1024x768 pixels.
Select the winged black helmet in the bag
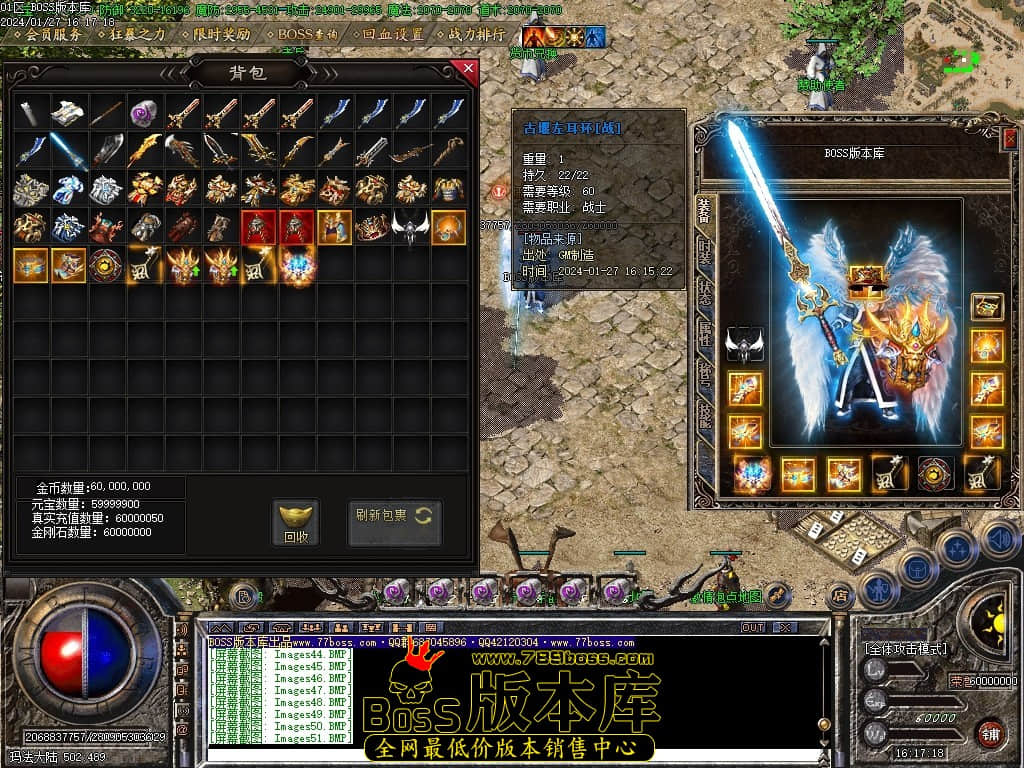click(x=410, y=228)
